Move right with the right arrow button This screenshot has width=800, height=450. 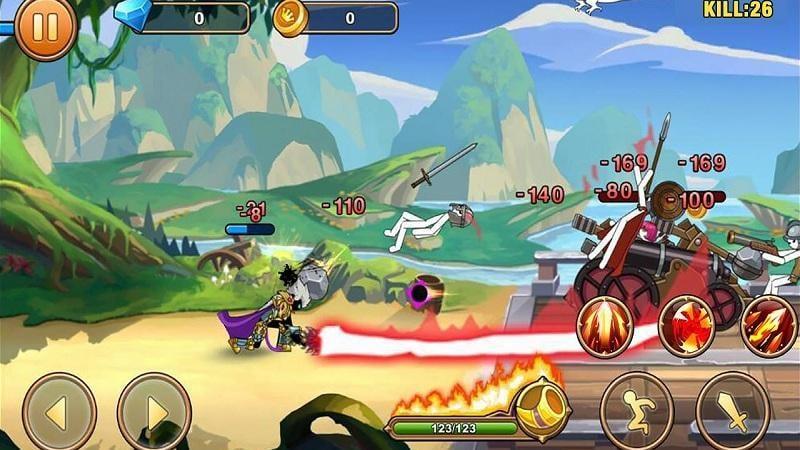pyautogui.click(x=154, y=411)
